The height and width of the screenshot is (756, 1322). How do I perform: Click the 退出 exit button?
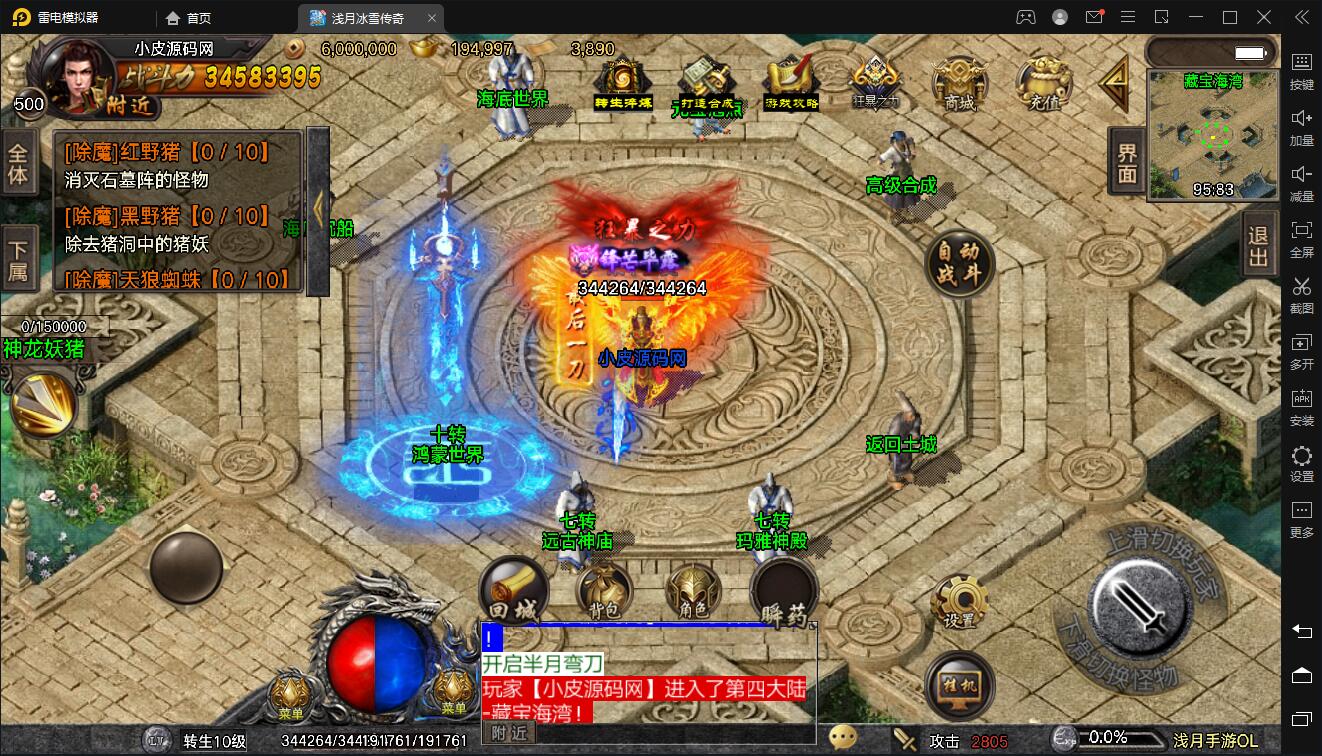(x=1258, y=245)
